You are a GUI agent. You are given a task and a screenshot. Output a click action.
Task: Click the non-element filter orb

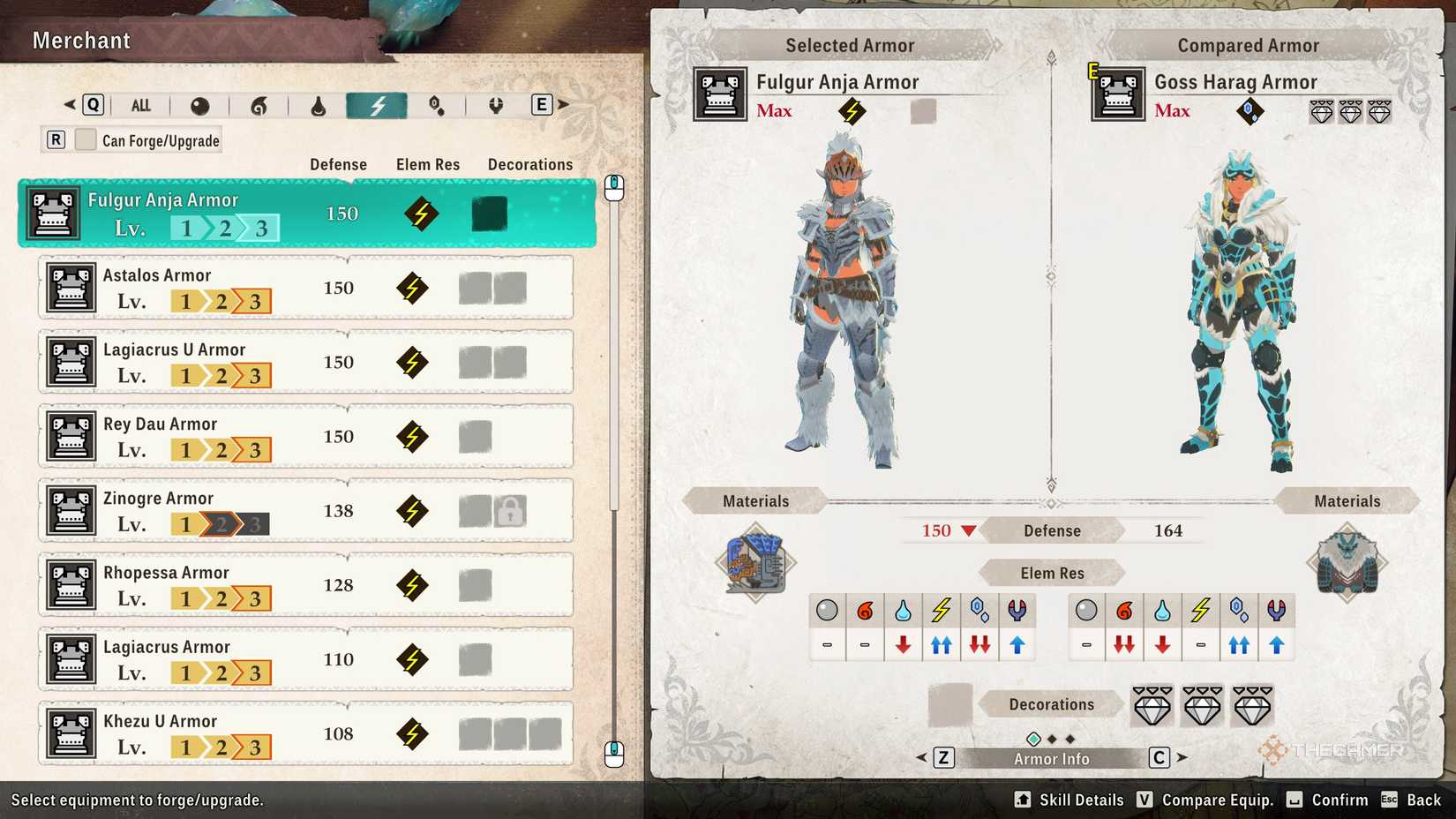point(199,104)
